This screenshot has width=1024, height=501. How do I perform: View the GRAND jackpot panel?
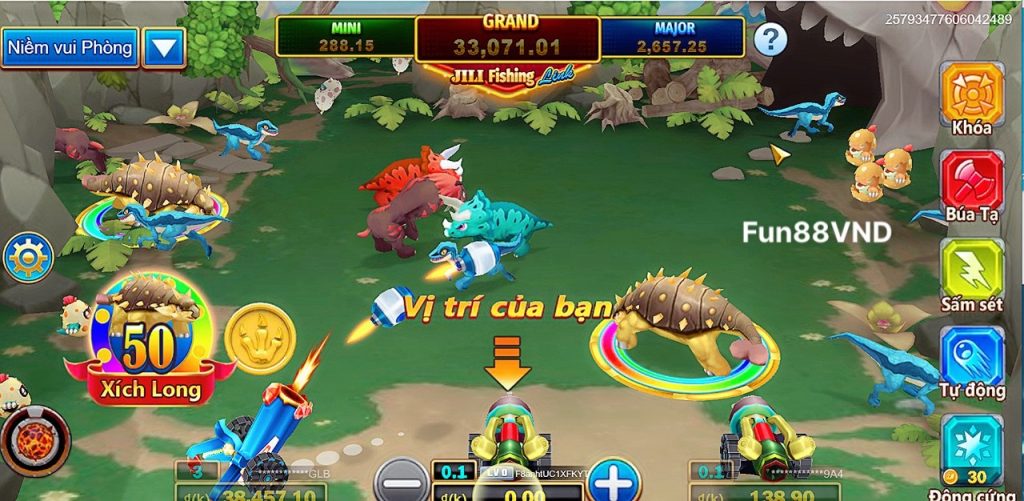(x=507, y=36)
